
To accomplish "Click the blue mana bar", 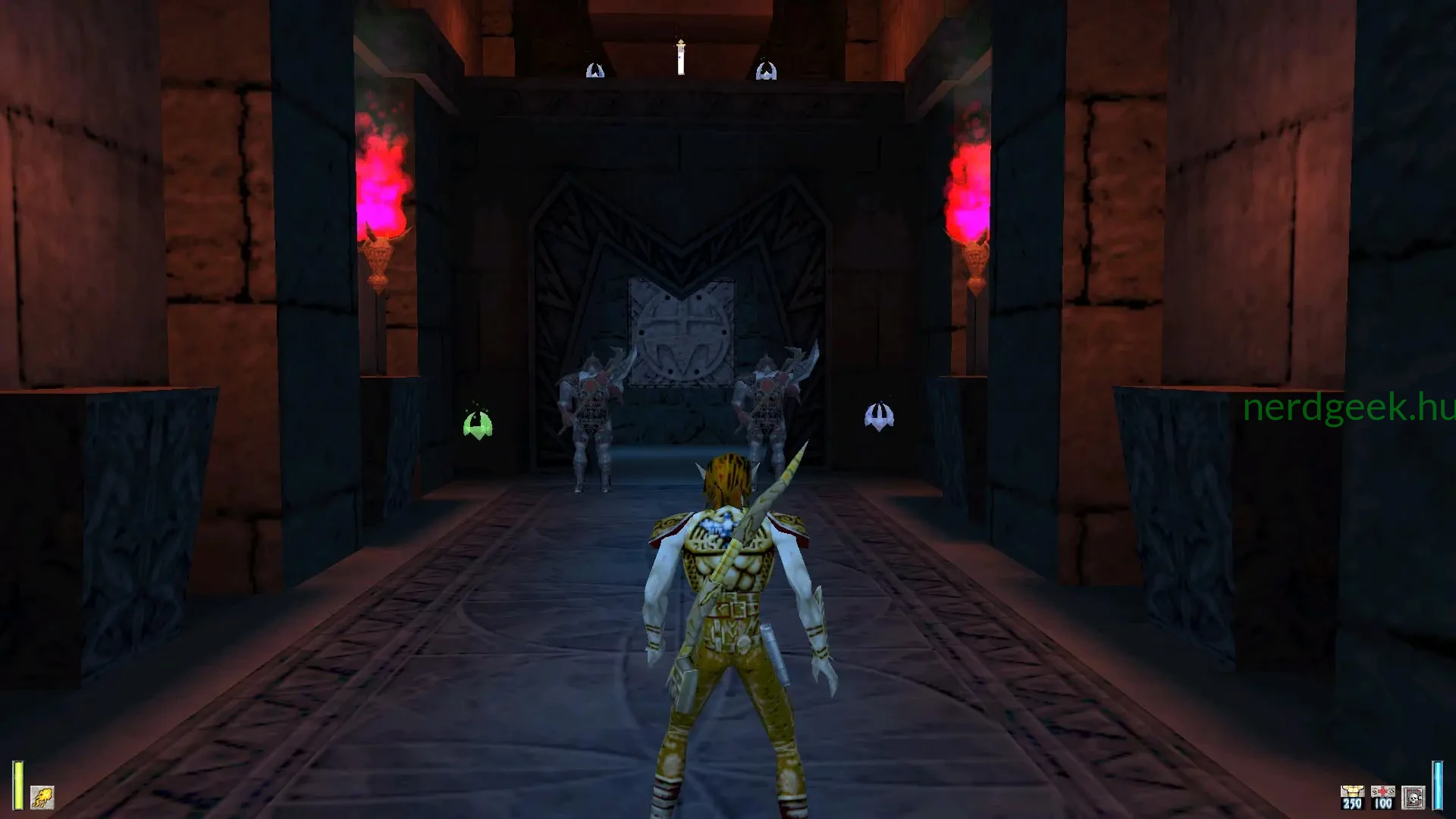I will click(1439, 787).
